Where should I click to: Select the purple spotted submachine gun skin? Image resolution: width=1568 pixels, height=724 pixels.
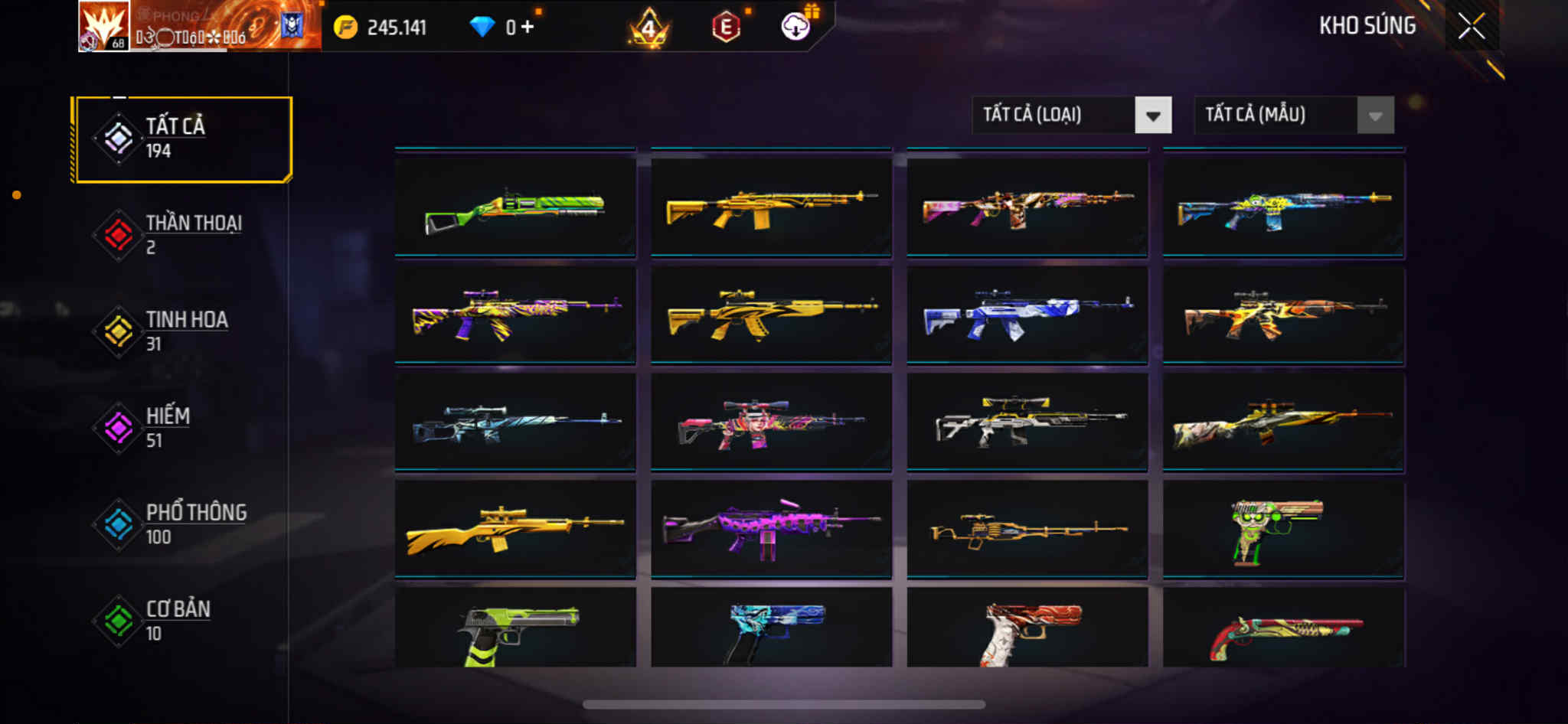tap(771, 529)
